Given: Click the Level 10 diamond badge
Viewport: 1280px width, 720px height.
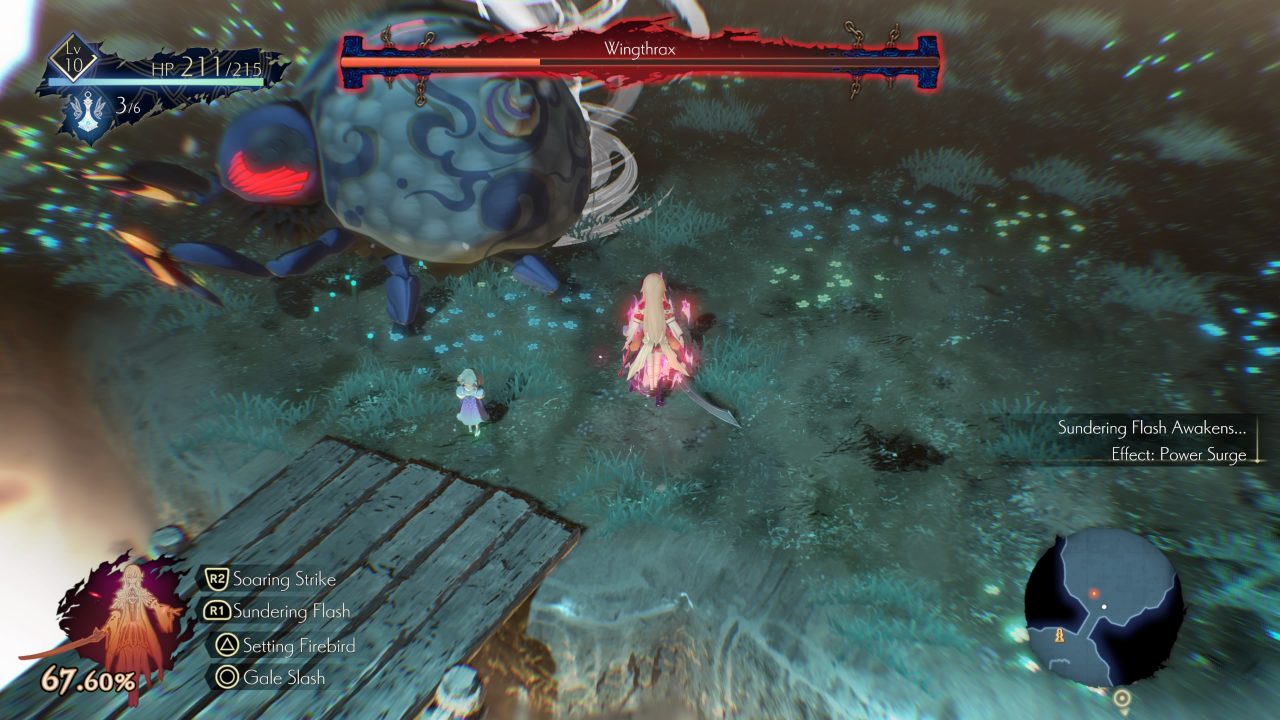Looking at the screenshot, I should click(74, 58).
